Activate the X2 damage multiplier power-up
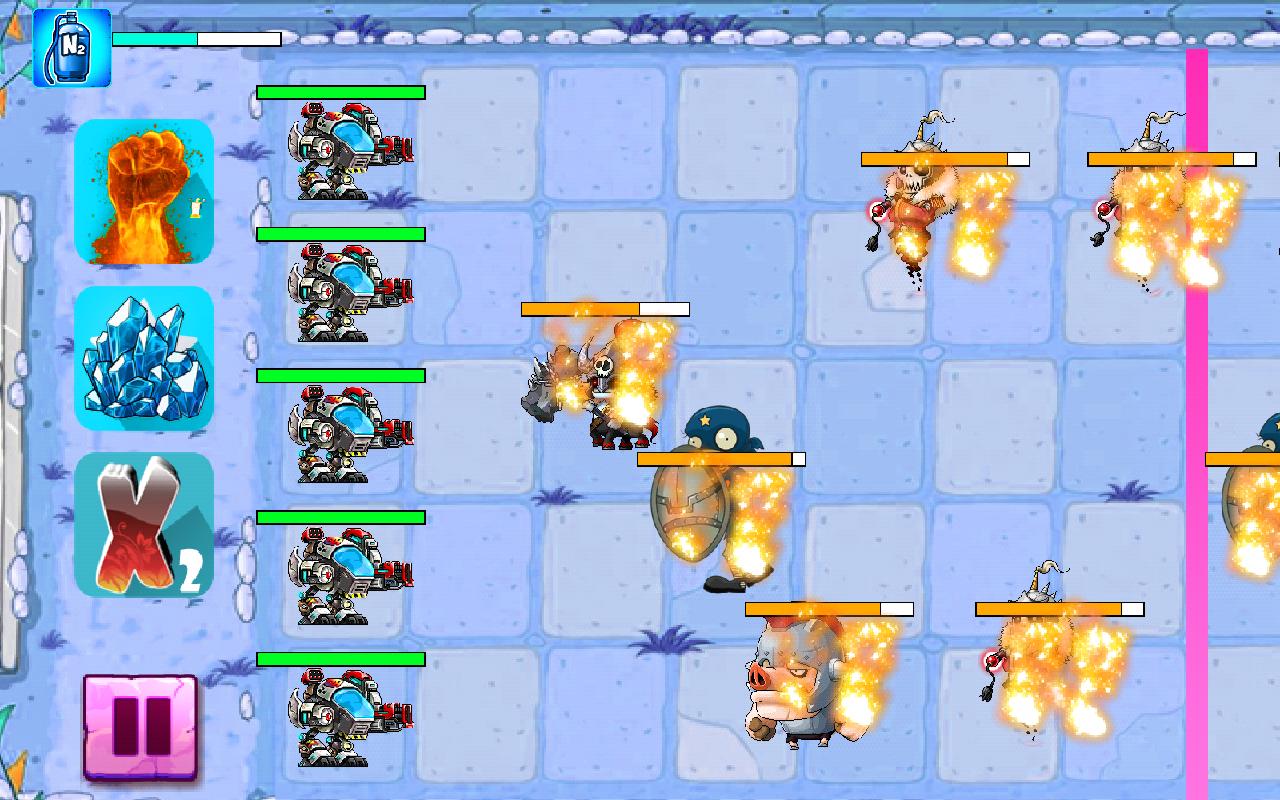Screen dimensions: 1280x800 tap(144, 527)
